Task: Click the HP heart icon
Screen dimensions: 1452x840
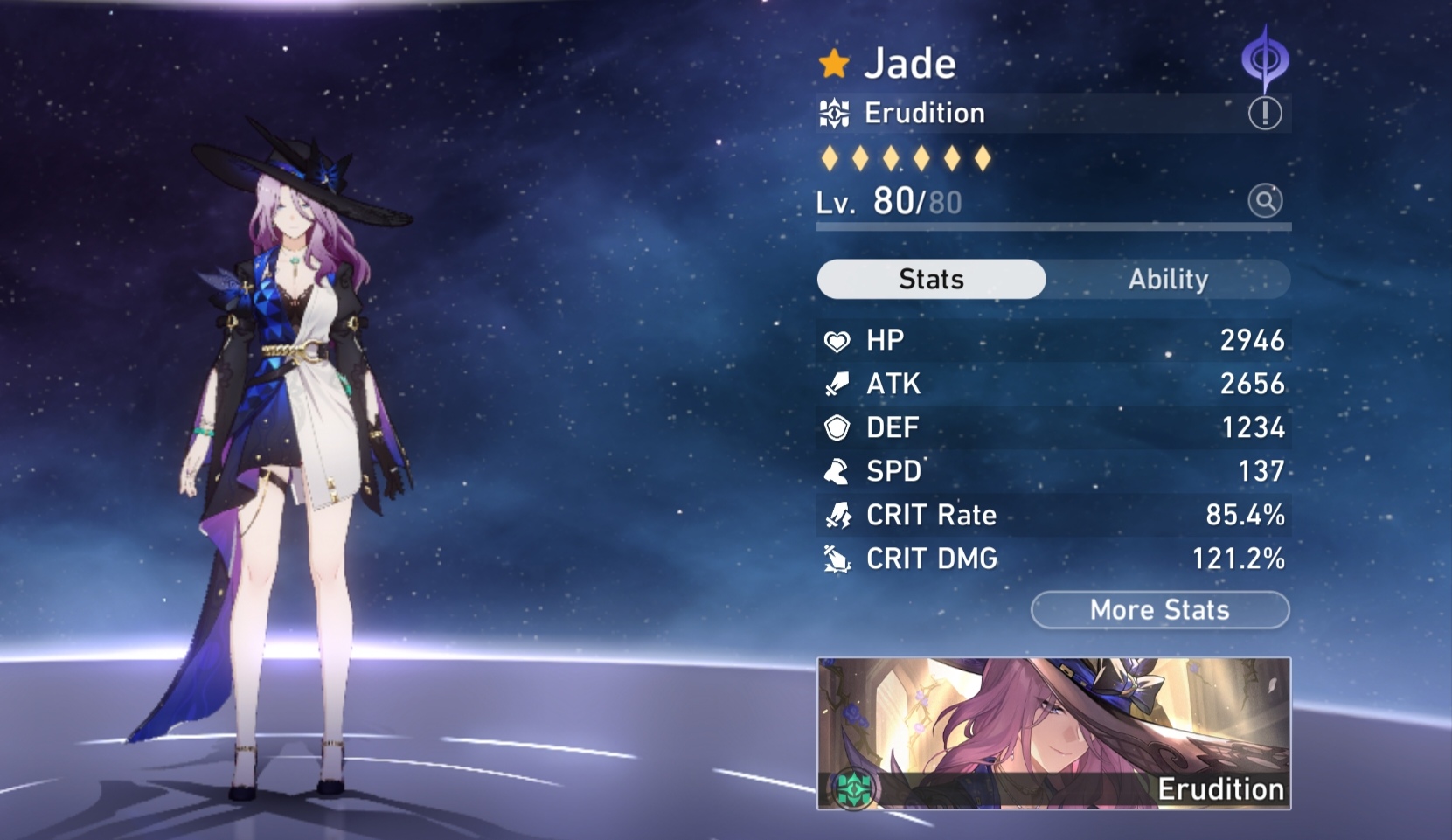Action: (x=837, y=340)
